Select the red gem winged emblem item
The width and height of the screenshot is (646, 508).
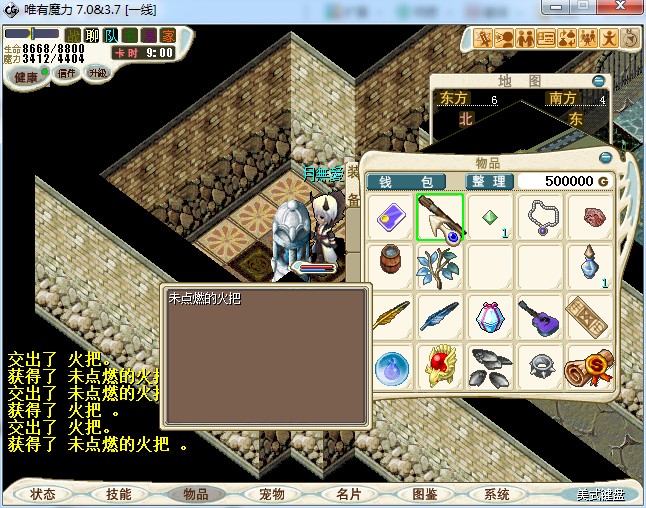click(x=440, y=366)
